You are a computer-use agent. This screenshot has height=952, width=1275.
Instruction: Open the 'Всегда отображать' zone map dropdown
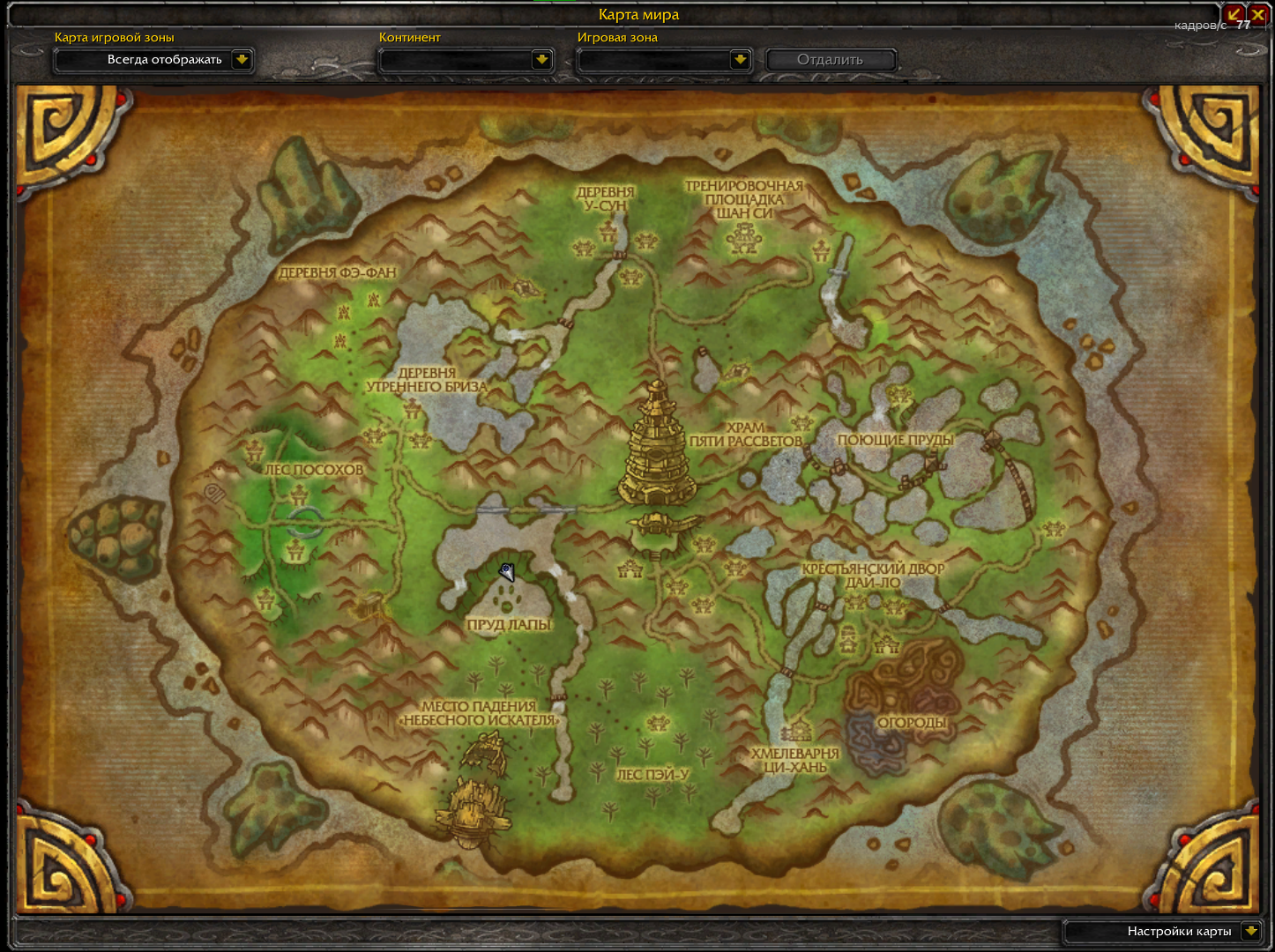242,60
